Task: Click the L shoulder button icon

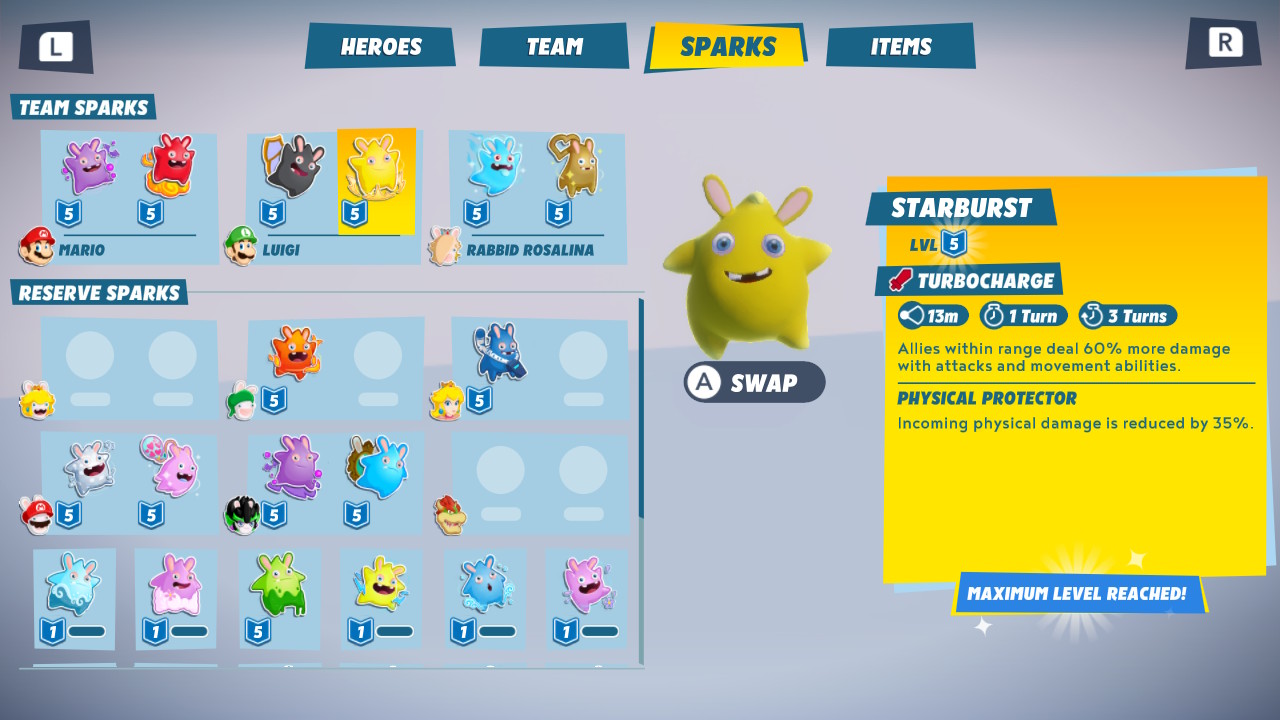Action: [55, 44]
